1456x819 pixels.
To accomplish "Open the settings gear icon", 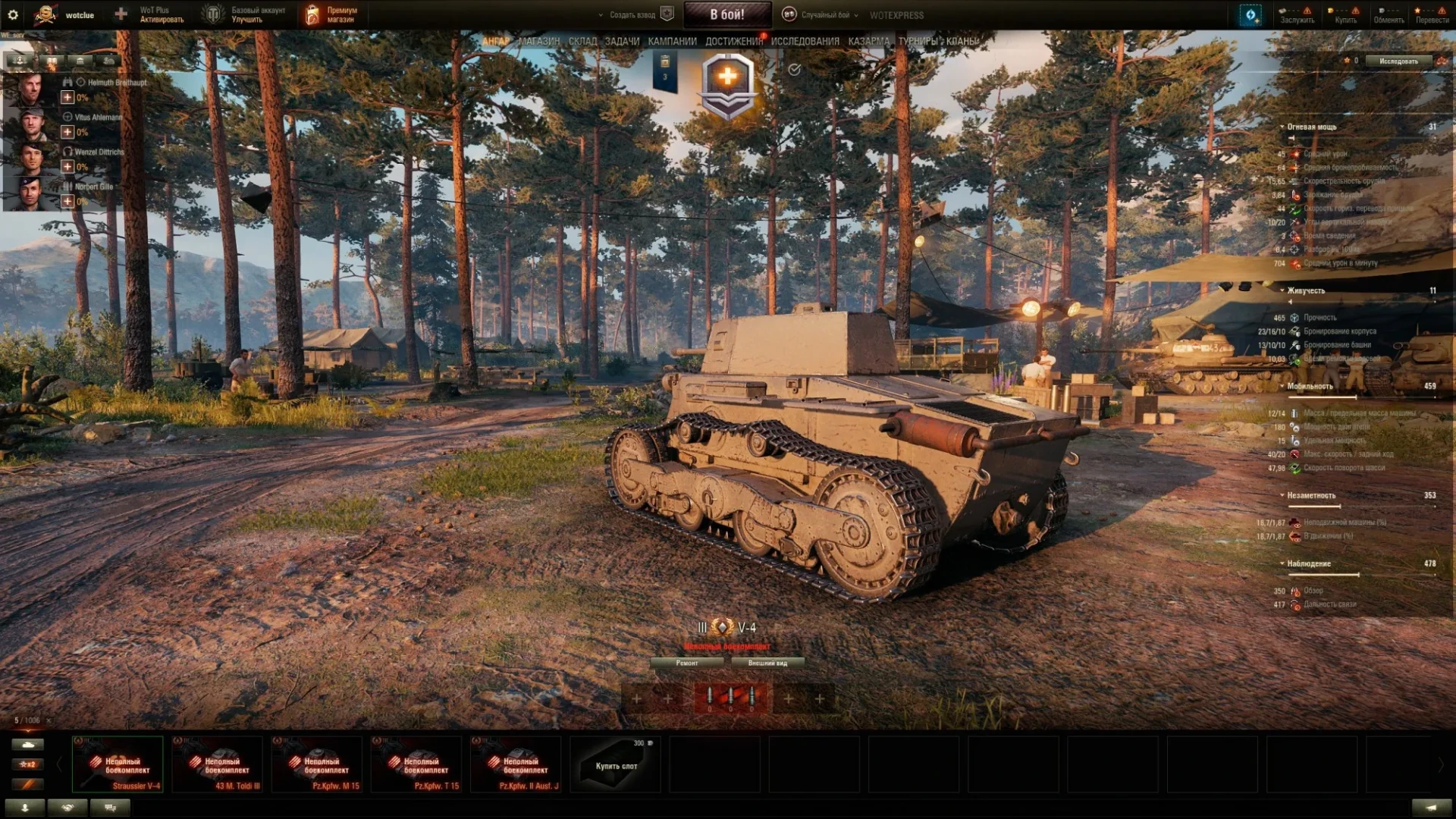I will (x=13, y=14).
